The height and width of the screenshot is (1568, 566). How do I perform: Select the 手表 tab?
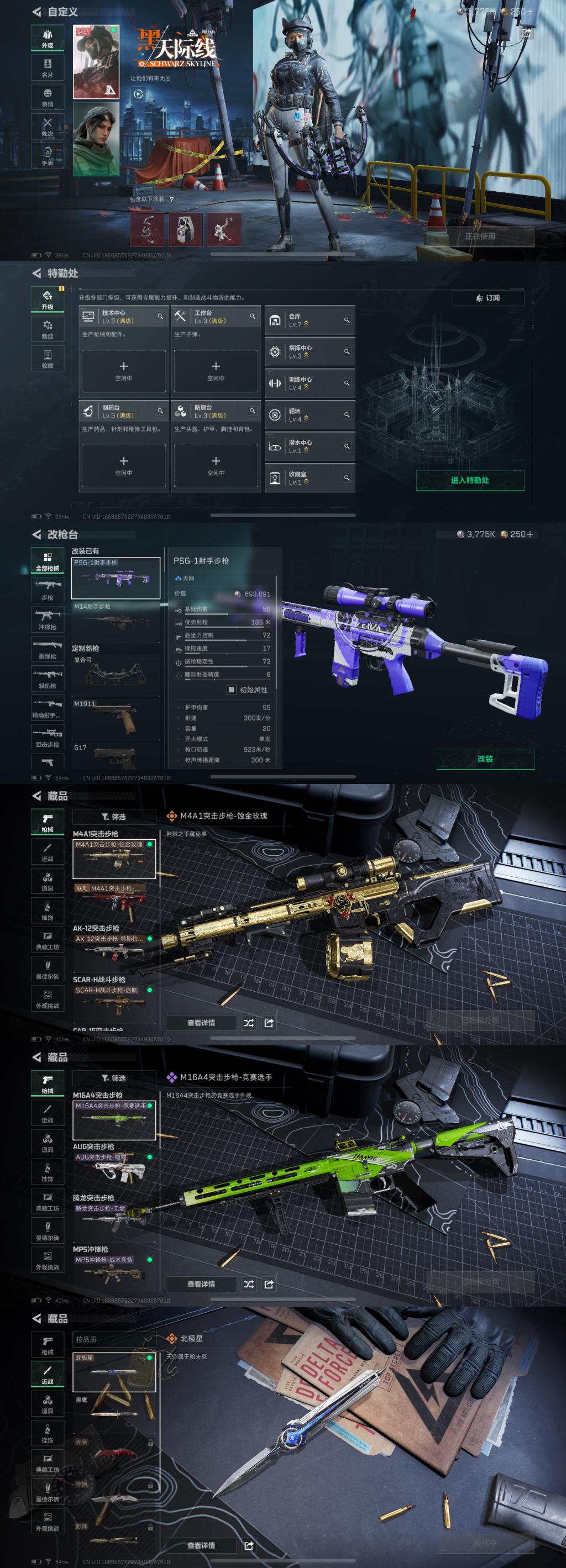click(48, 156)
